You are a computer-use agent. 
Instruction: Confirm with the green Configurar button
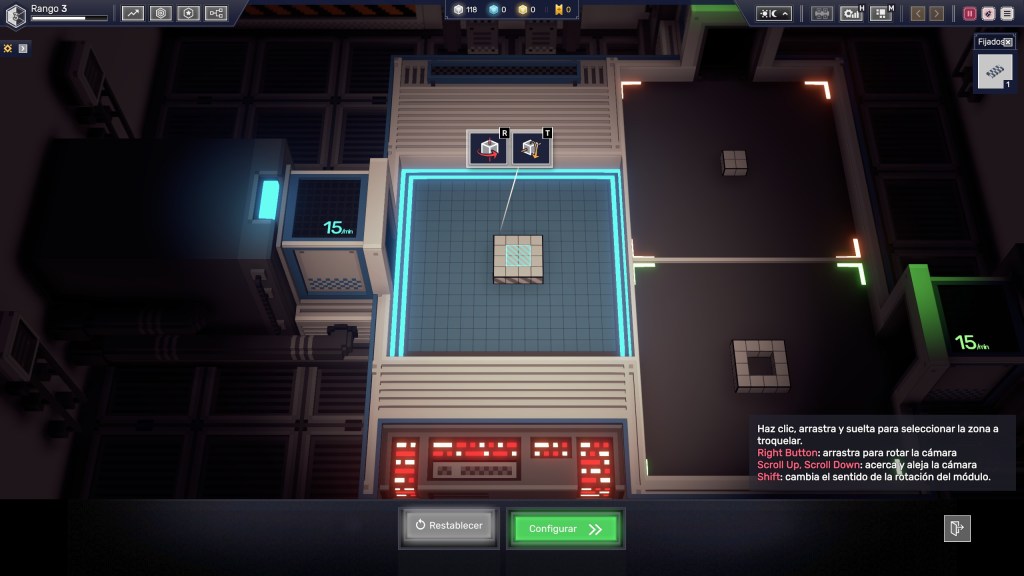pos(565,529)
